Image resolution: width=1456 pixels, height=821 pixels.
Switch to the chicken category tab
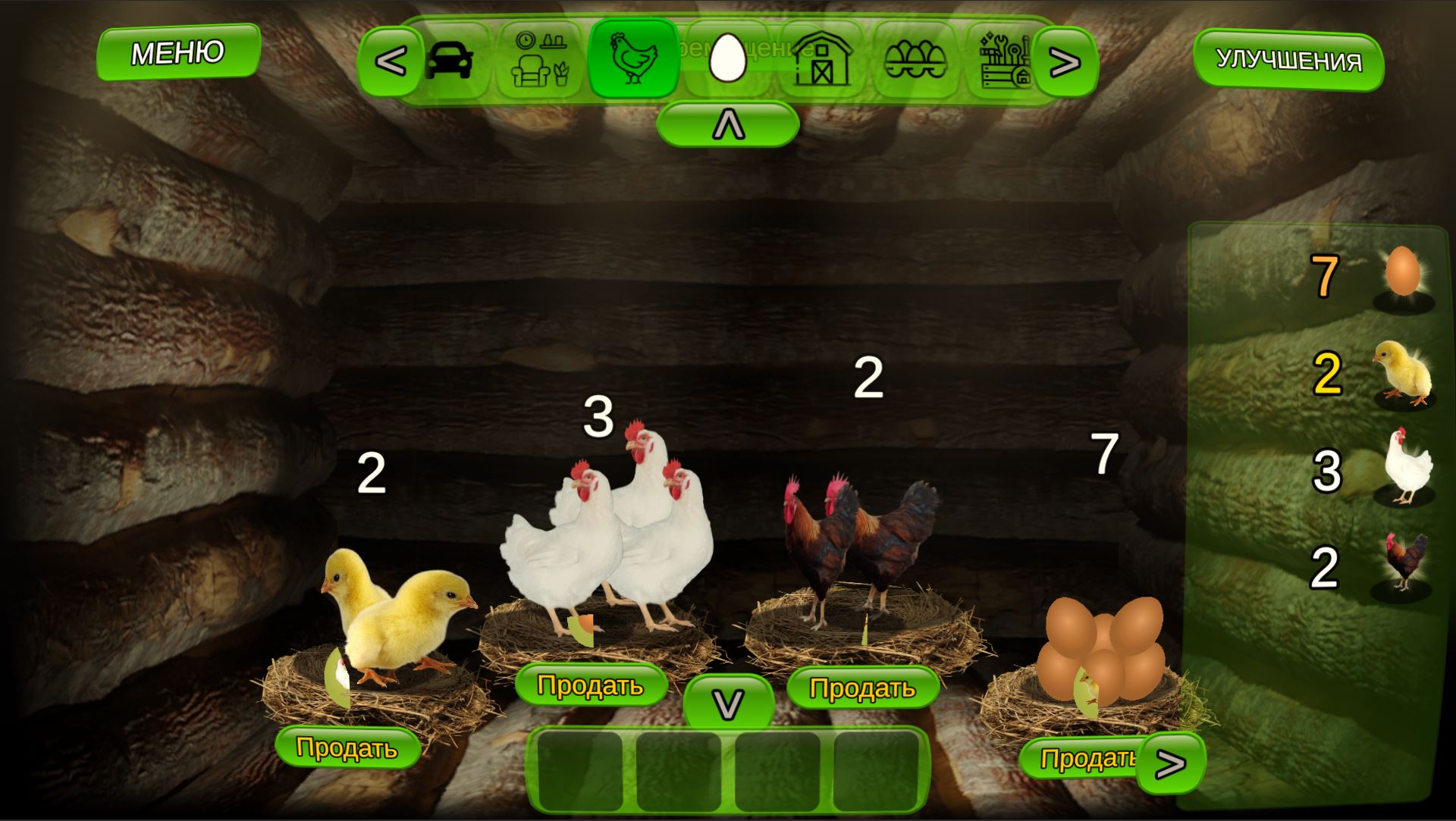[633, 61]
